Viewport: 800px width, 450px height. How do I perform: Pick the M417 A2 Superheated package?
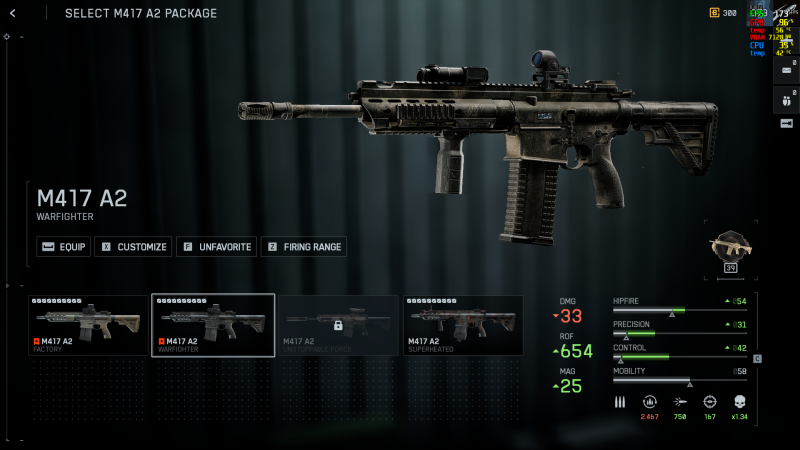click(463, 325)
